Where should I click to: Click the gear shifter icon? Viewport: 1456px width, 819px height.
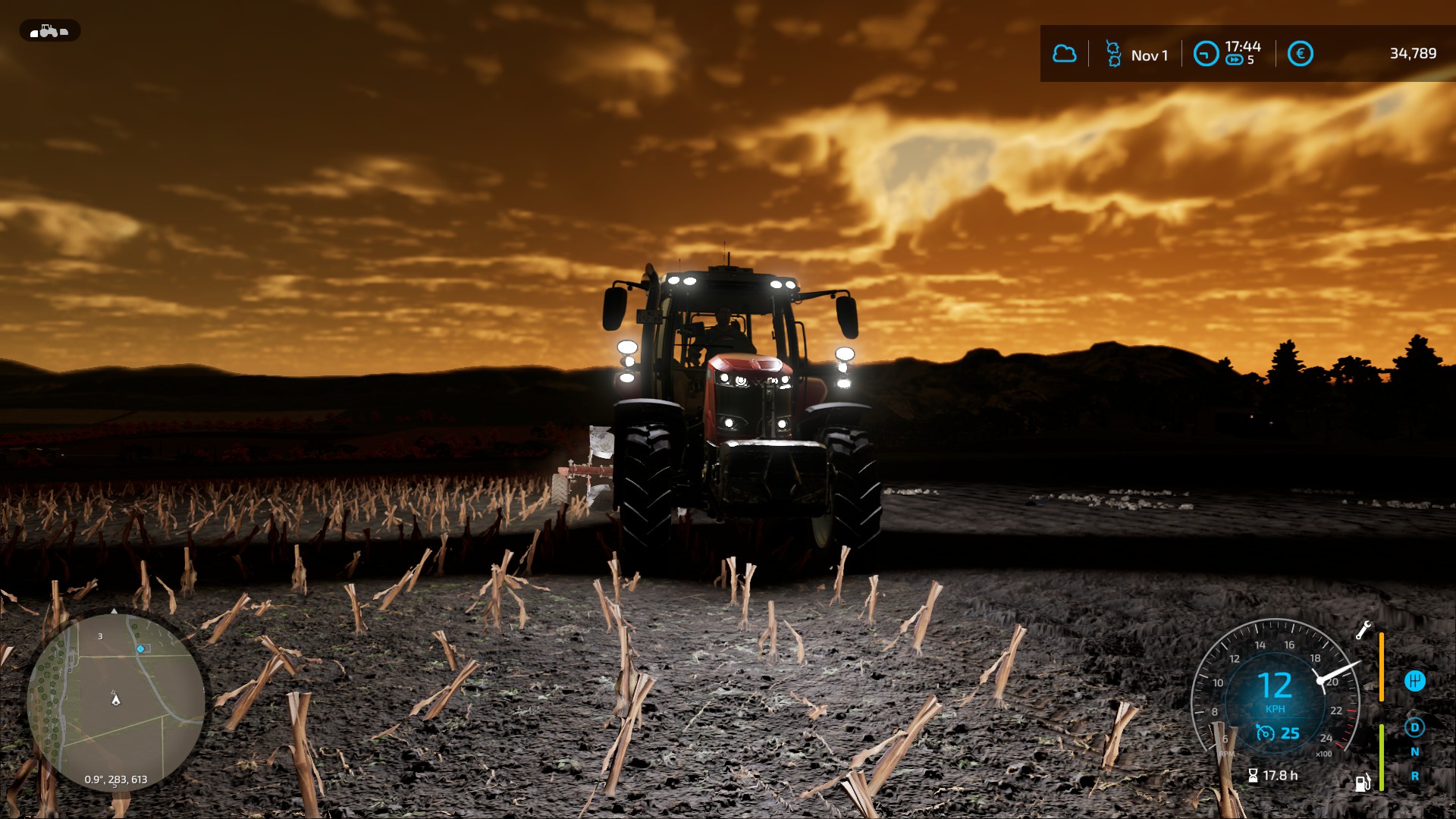point(1414,681)
